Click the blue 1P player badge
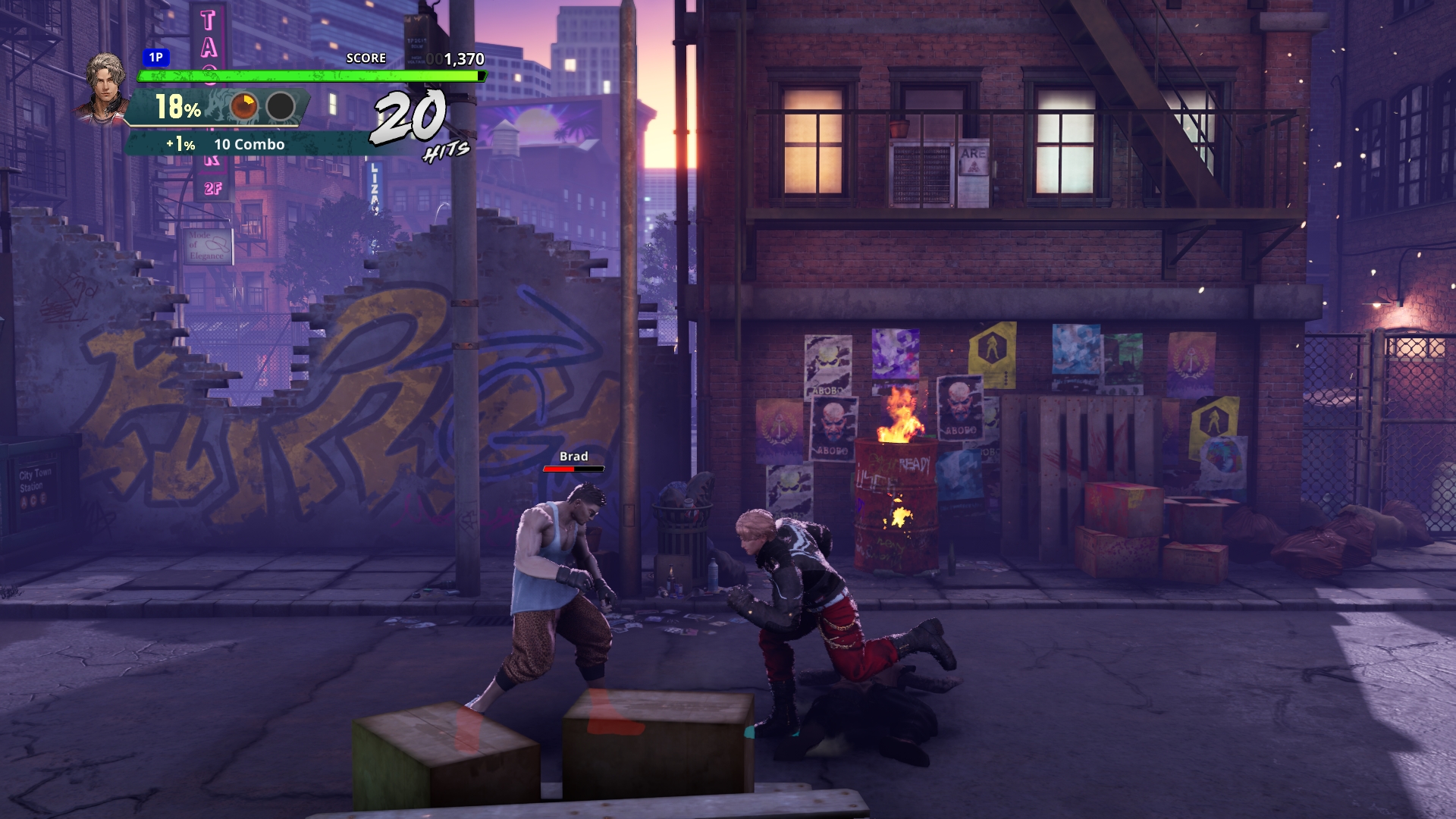Viewport: 1456px width, 819px height. click(155, 58)
